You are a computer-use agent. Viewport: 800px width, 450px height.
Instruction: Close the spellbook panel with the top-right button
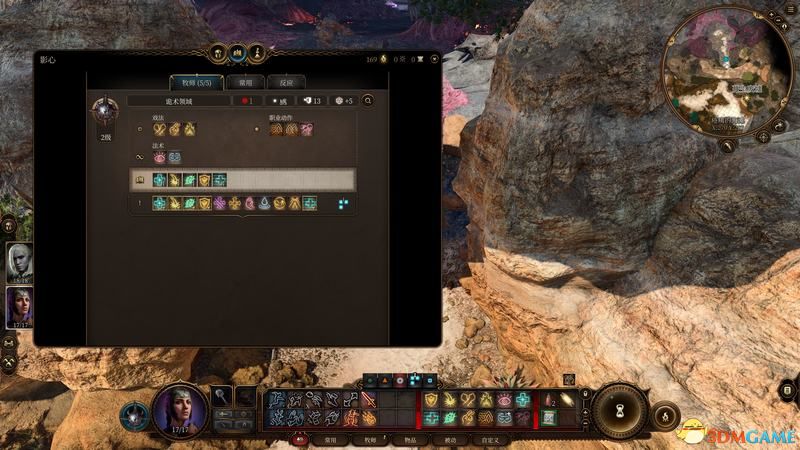pos(431,59)
